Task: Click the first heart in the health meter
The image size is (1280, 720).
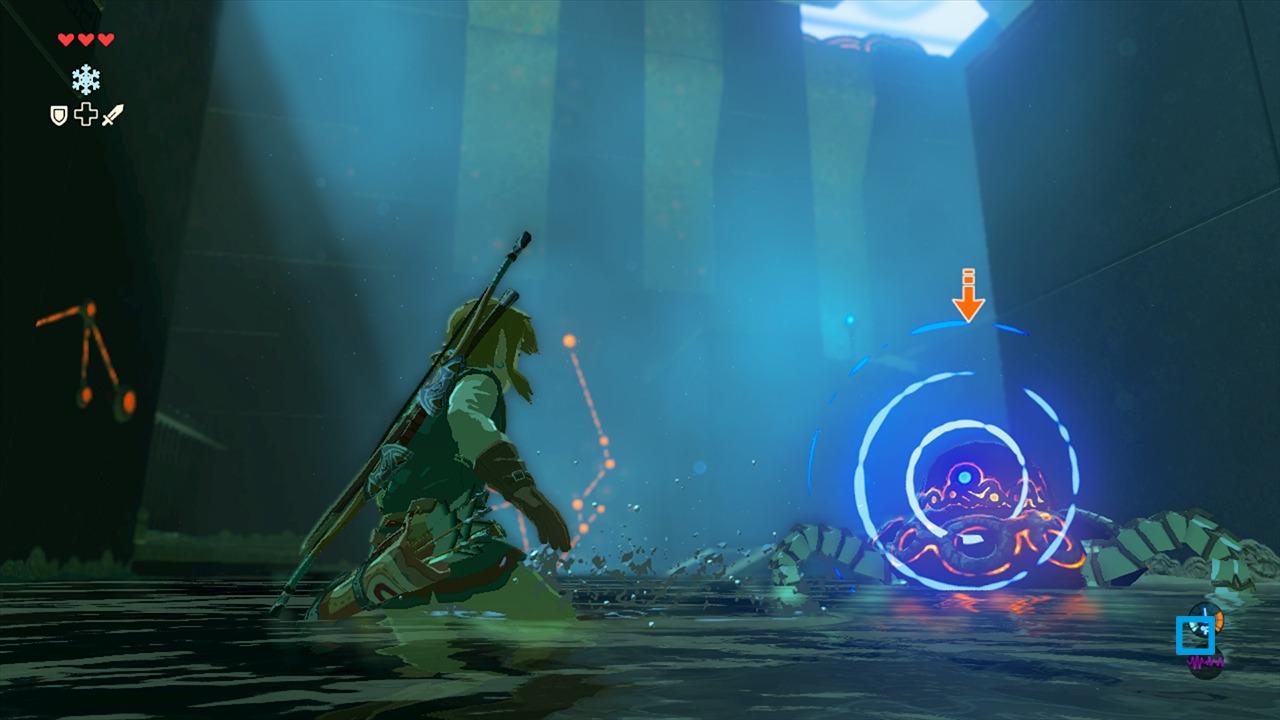Action: (66, 38)
